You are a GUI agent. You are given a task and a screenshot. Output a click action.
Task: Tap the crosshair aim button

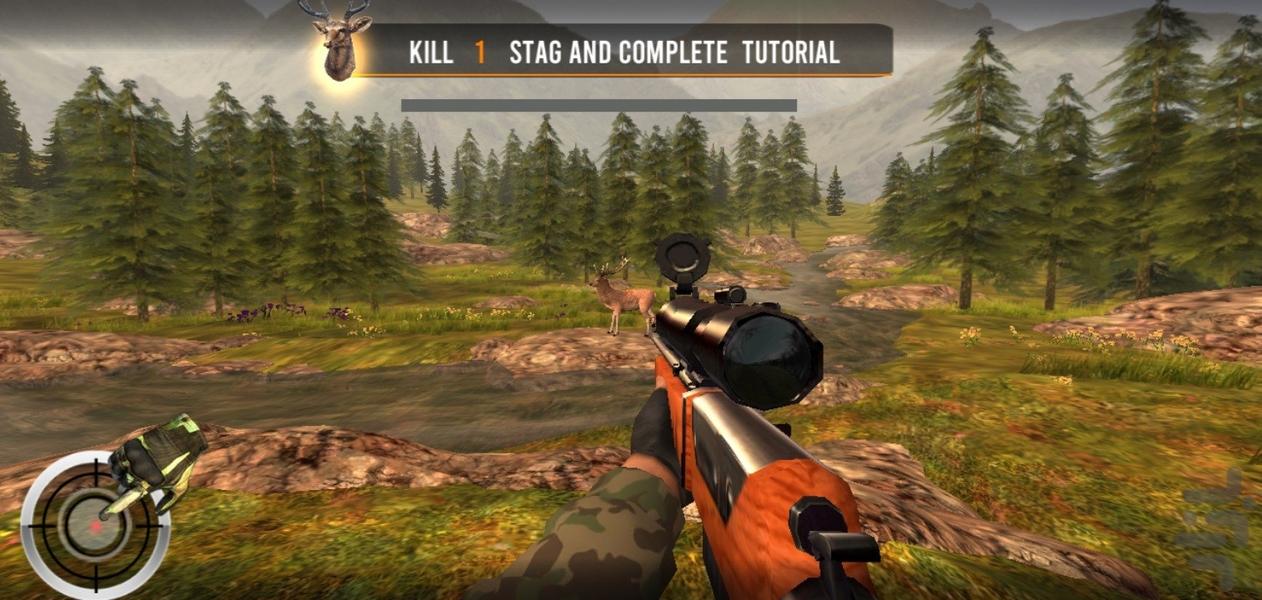(x=93, y=524)
